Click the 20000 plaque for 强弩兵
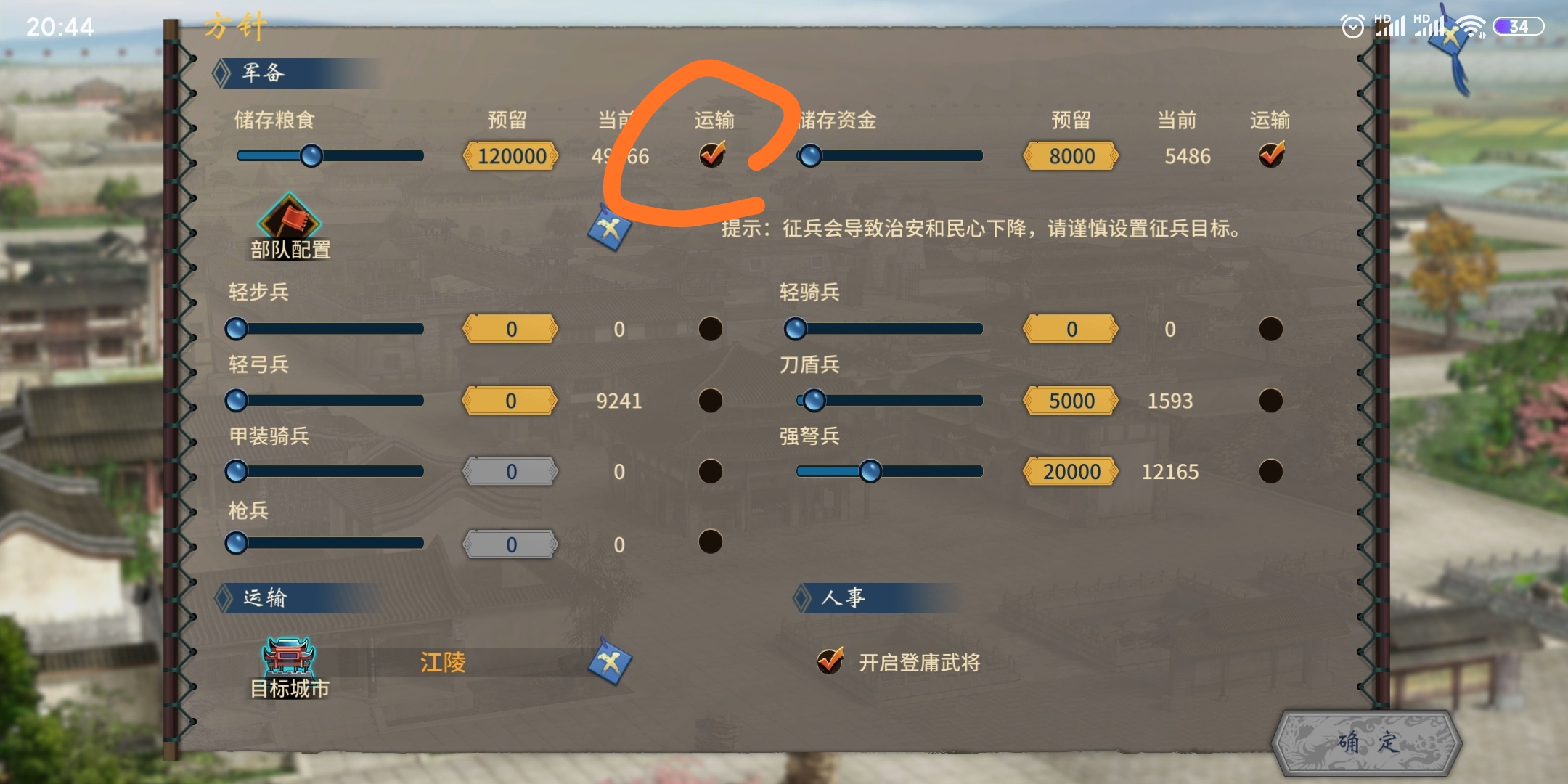This screenshot has width=1568, height=784. click(1071, 471)
